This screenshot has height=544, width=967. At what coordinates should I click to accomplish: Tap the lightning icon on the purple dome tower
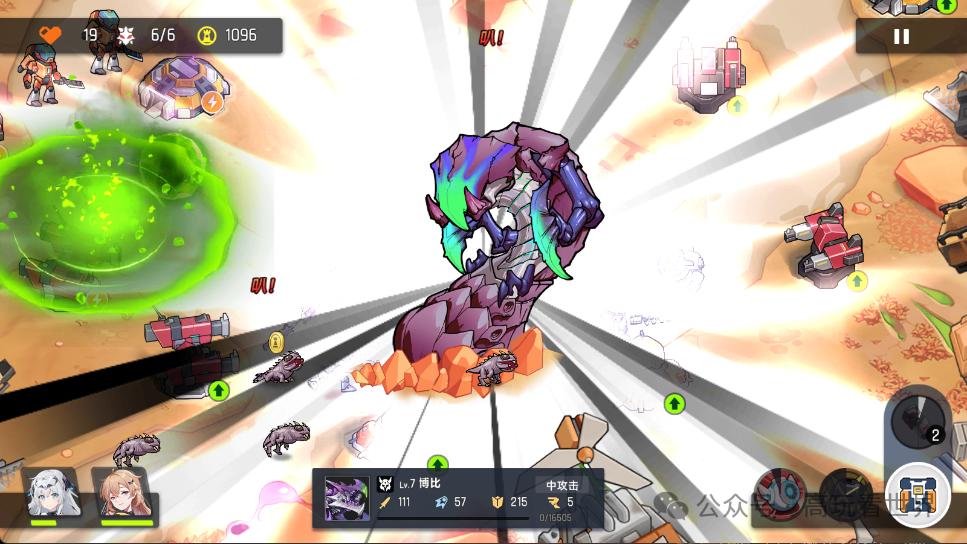pyautogui.click(x=212, y=101)
